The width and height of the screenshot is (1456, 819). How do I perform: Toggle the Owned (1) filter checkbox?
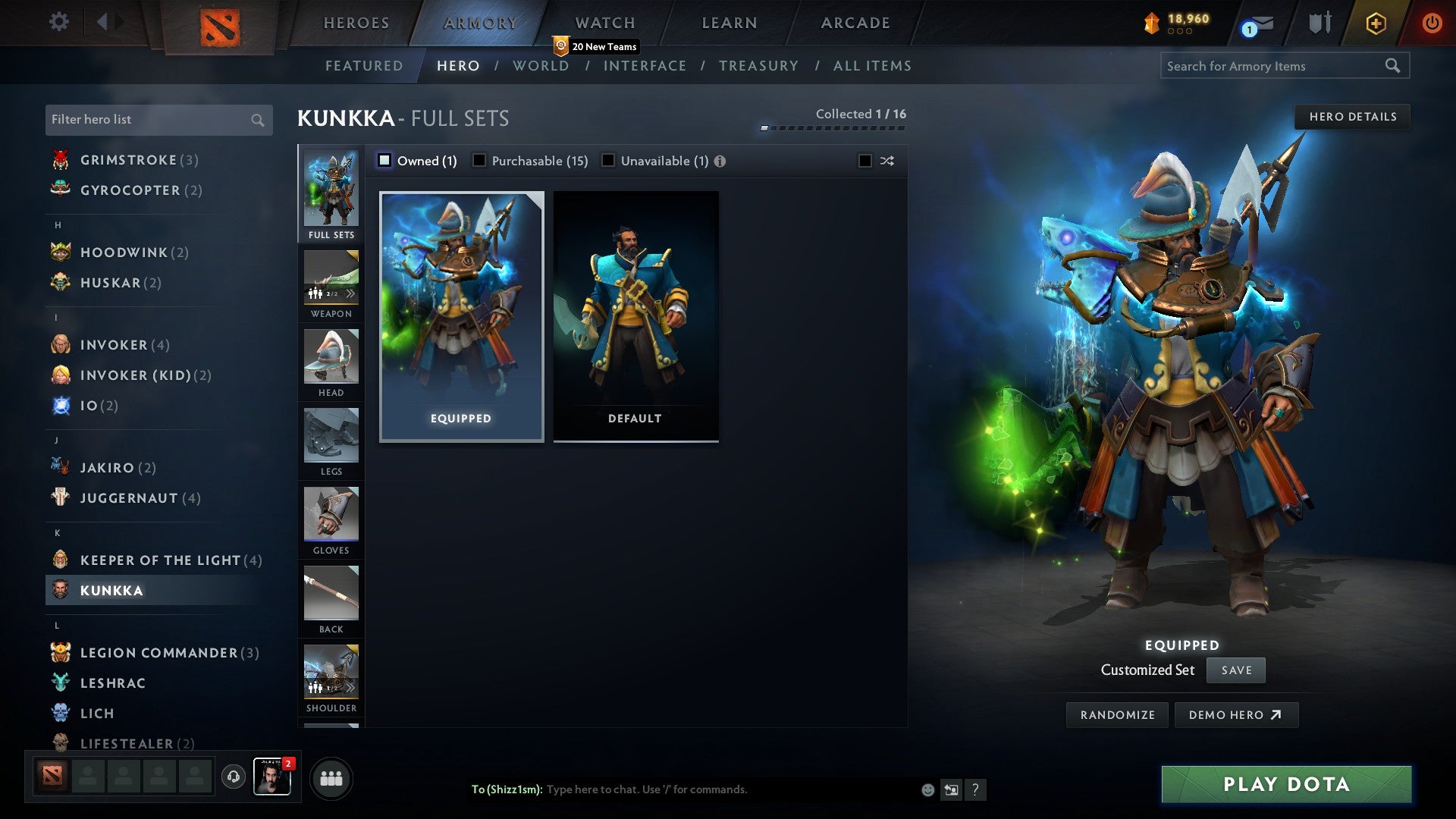click(385, 161)
